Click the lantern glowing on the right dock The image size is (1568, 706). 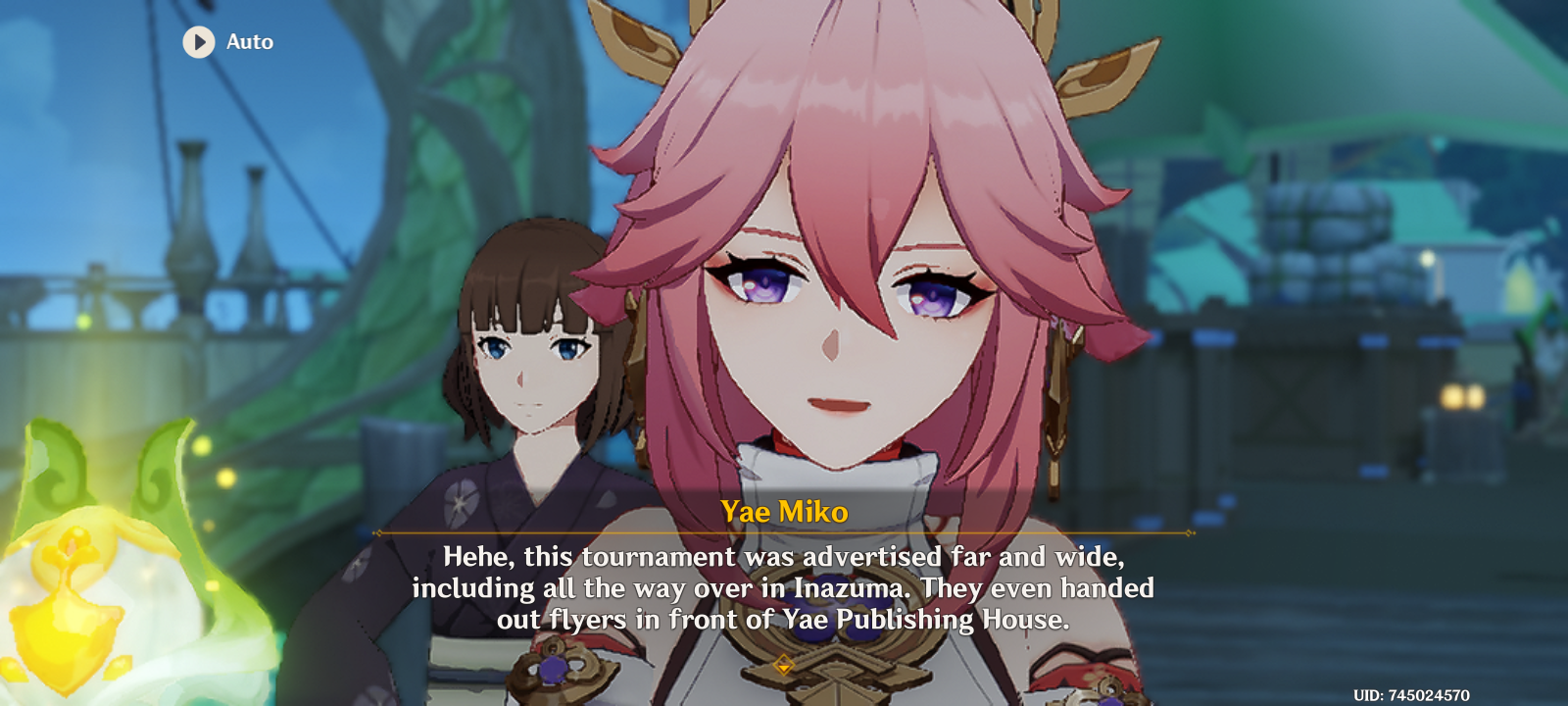click(1455, 397)
